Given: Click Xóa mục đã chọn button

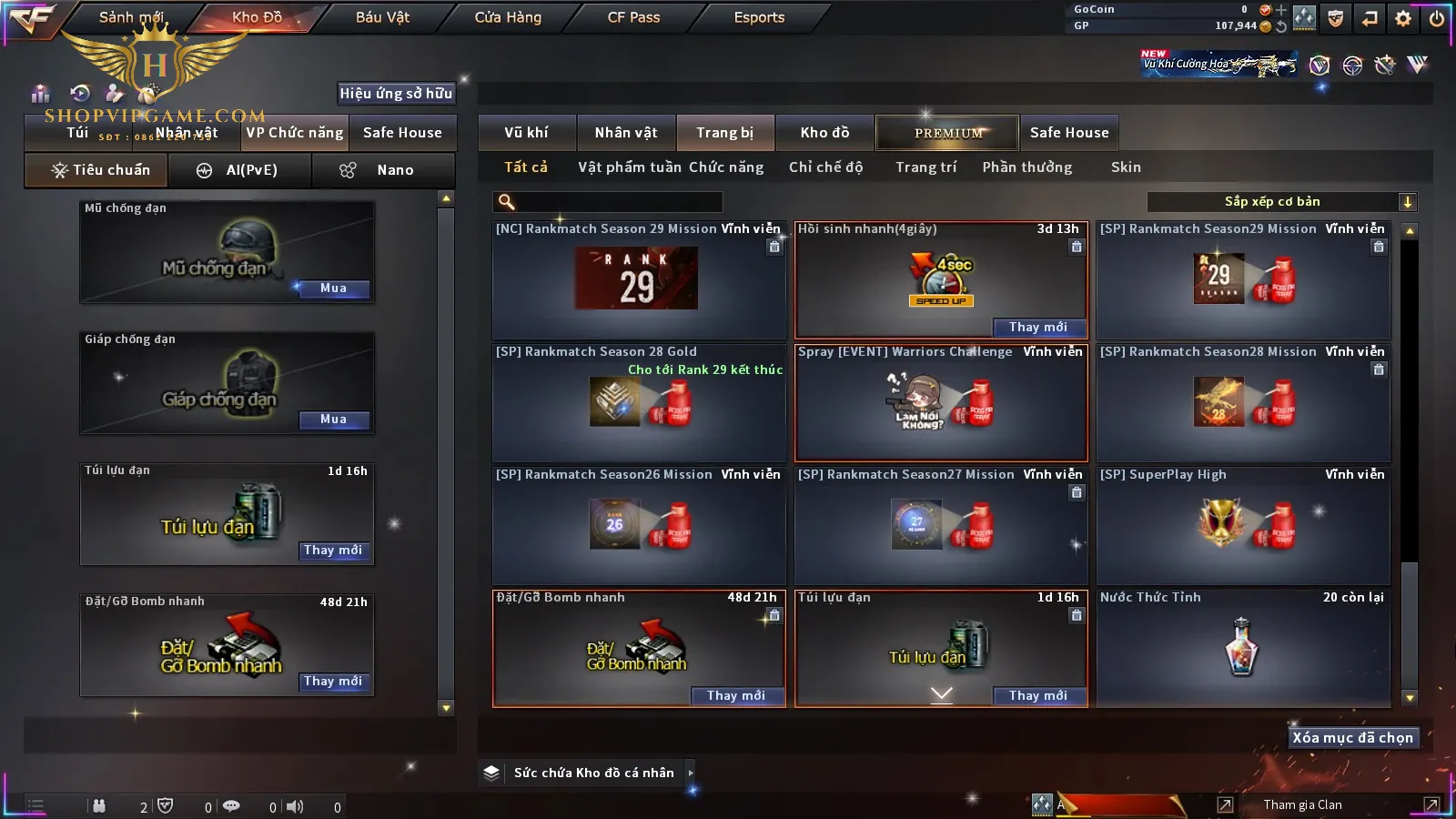Looking at the screenshot, I should (x=1352, y=738).
